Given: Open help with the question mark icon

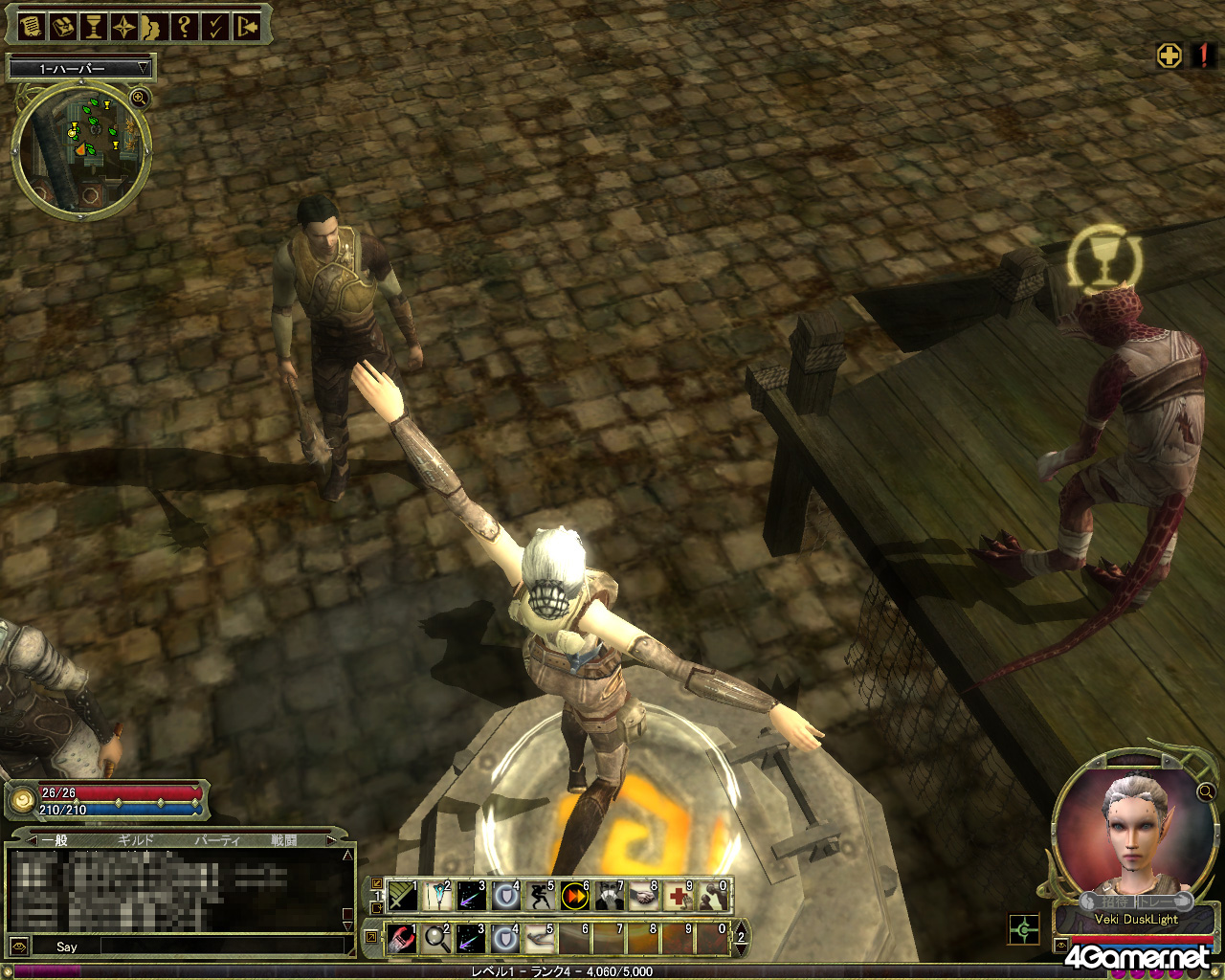Looking at the screenshot, I should click(185, 27).
